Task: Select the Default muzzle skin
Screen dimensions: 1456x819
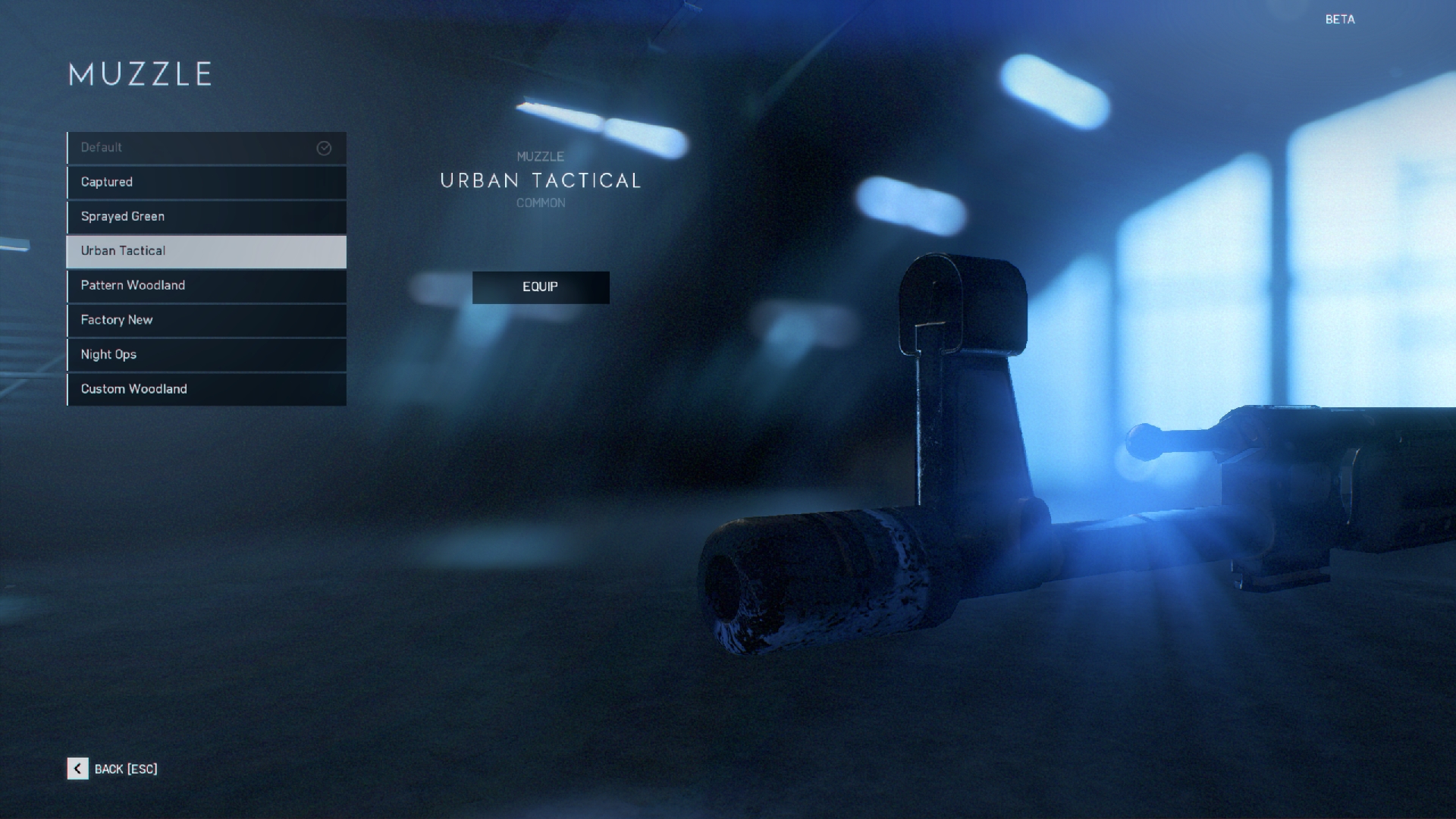Action: [206, 148]
